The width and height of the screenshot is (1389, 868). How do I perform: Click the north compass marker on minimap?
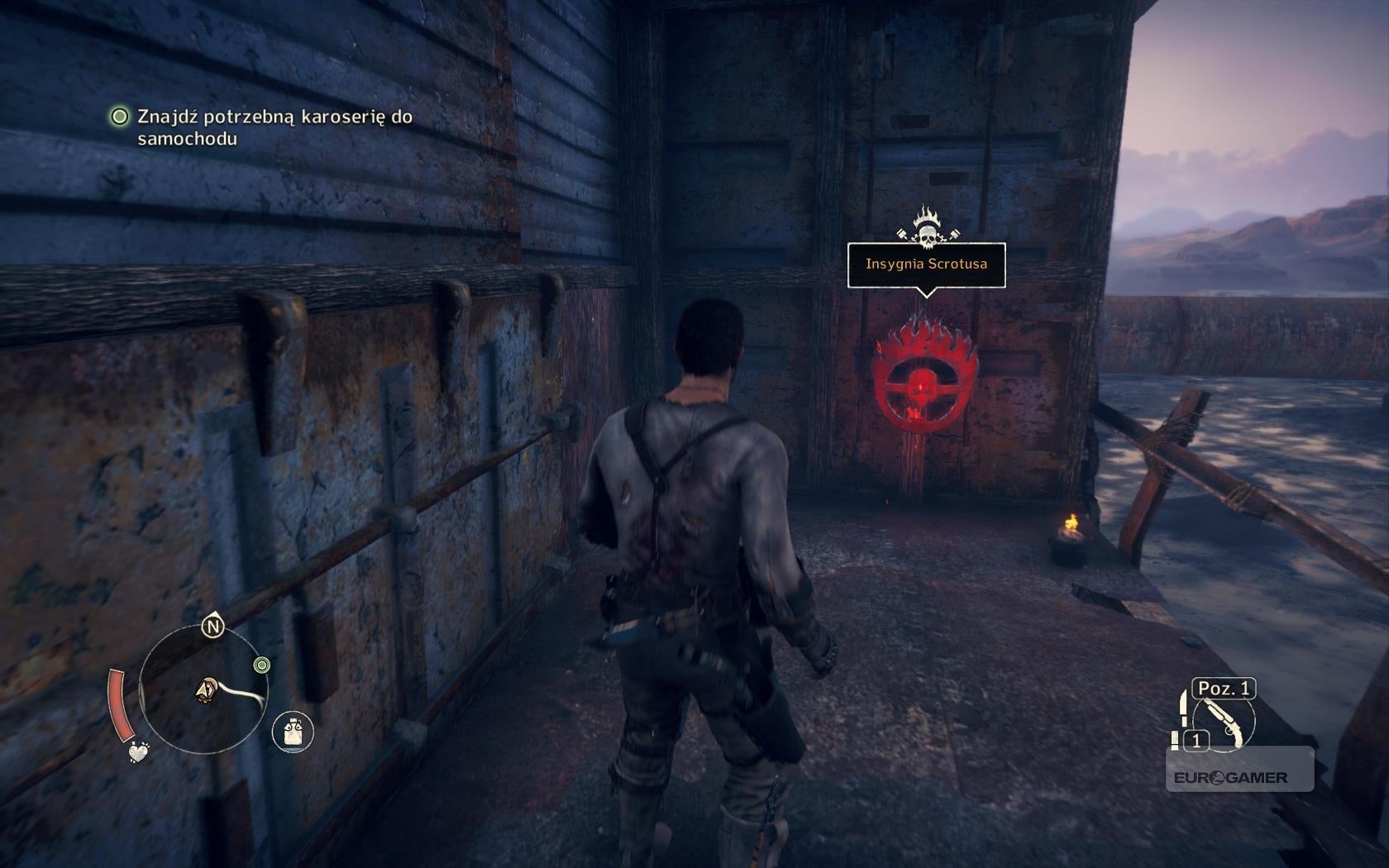[213, 627]
